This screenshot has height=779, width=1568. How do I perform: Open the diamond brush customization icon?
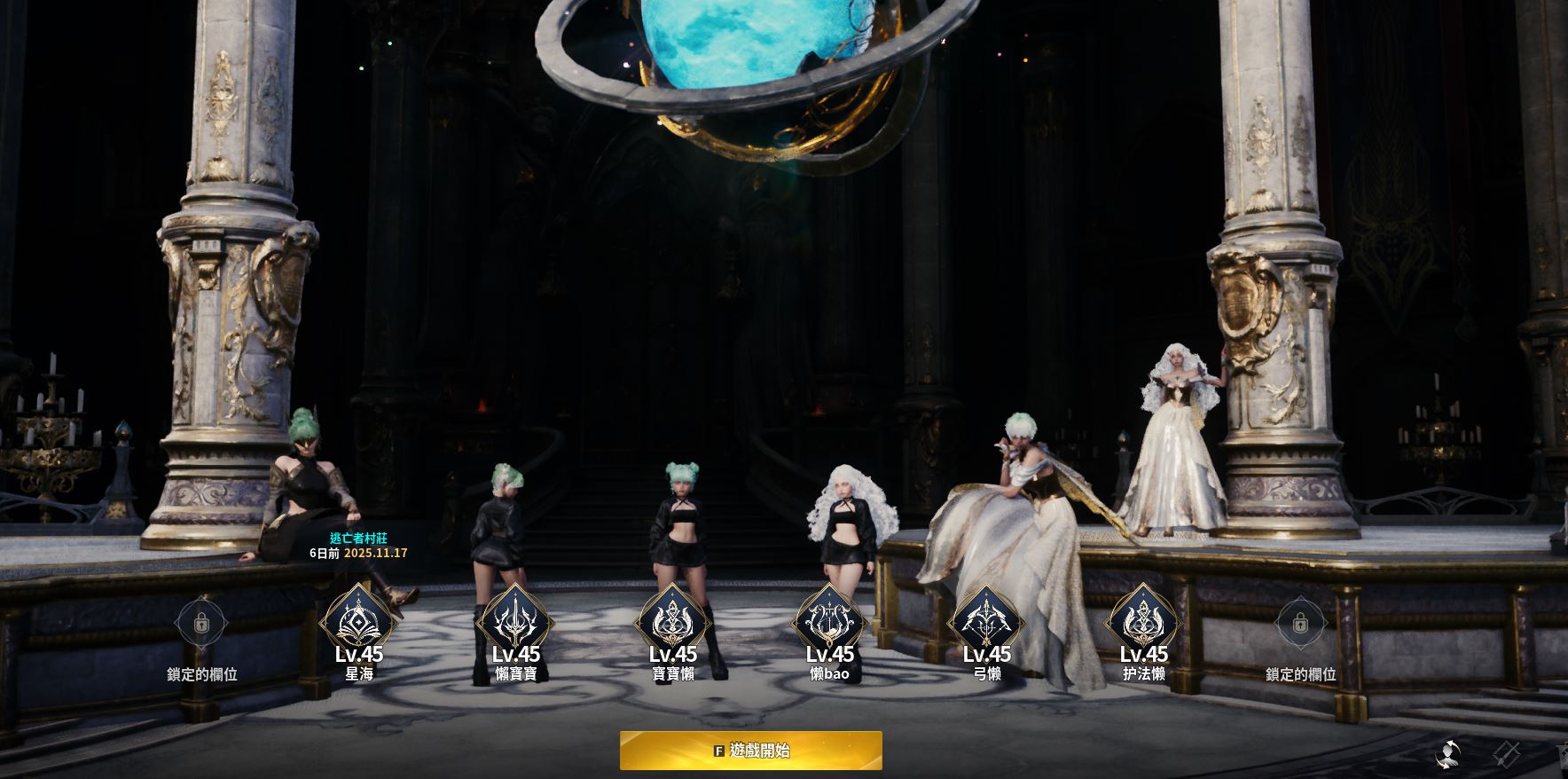click(x=1506, y=755)
